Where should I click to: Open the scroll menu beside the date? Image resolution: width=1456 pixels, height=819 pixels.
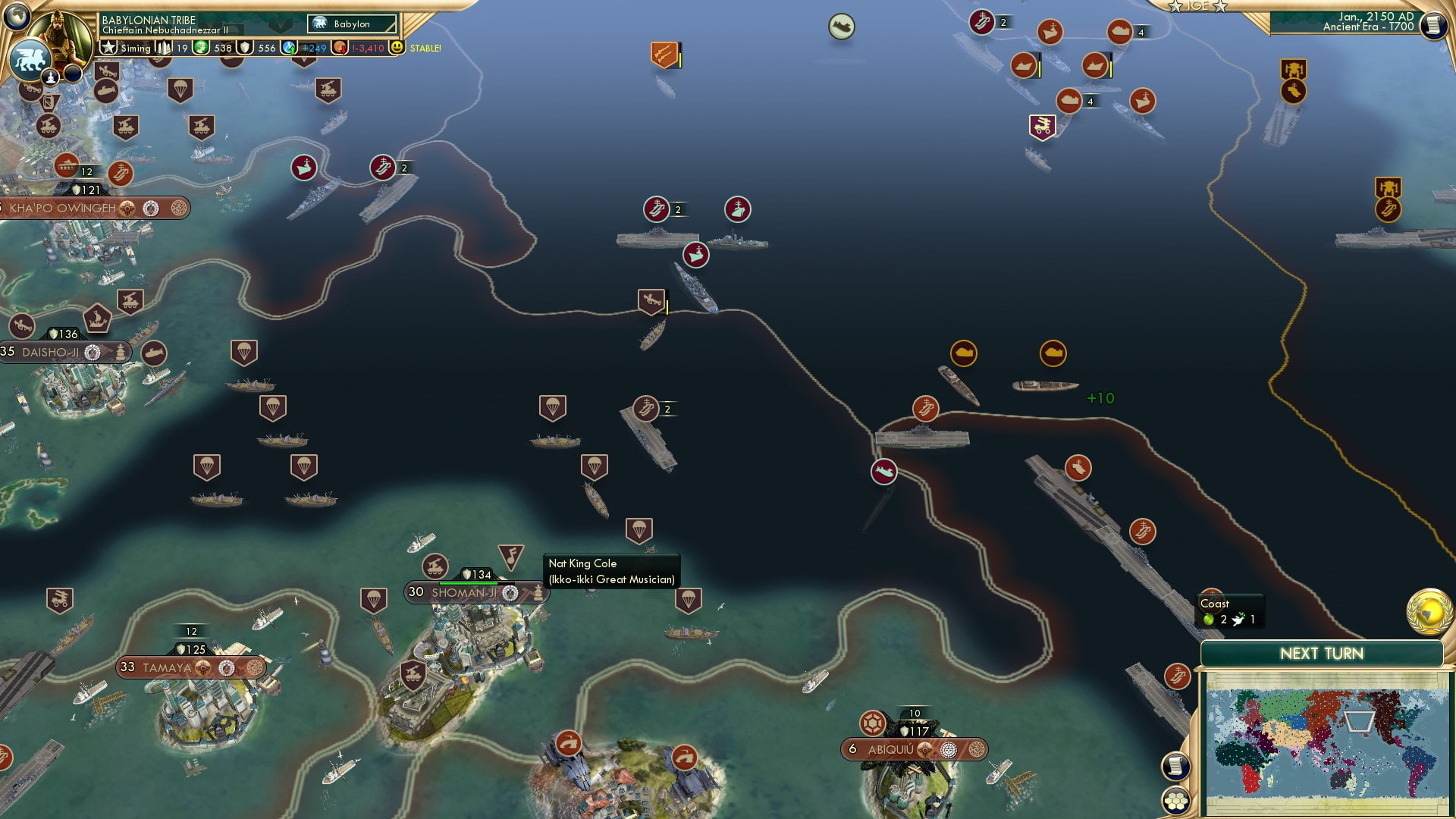[x=1432, y=25]
